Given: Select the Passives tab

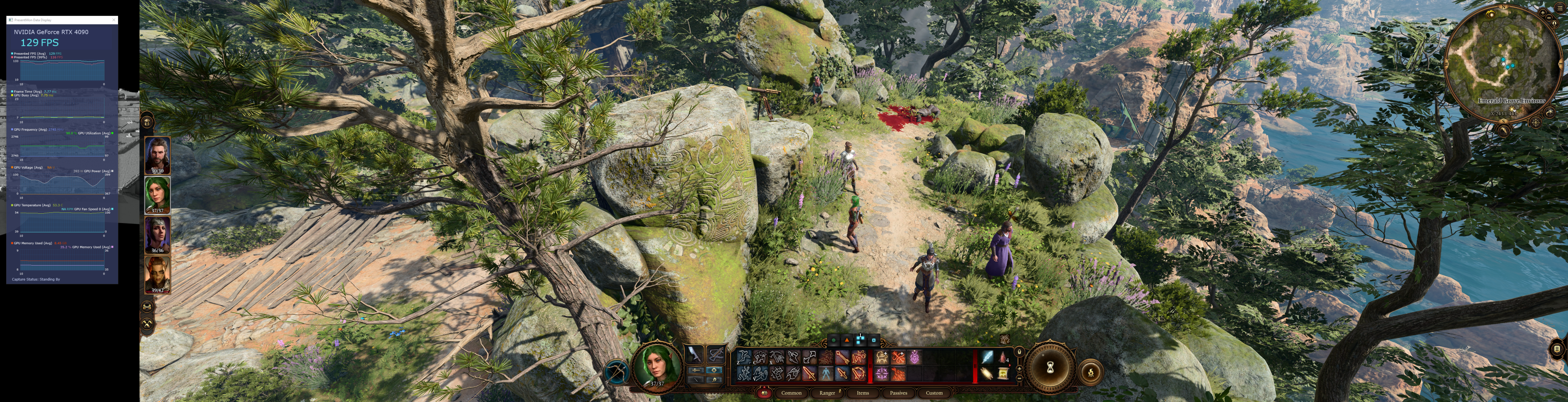Looking at the screenshot, I should coord(898,393).
